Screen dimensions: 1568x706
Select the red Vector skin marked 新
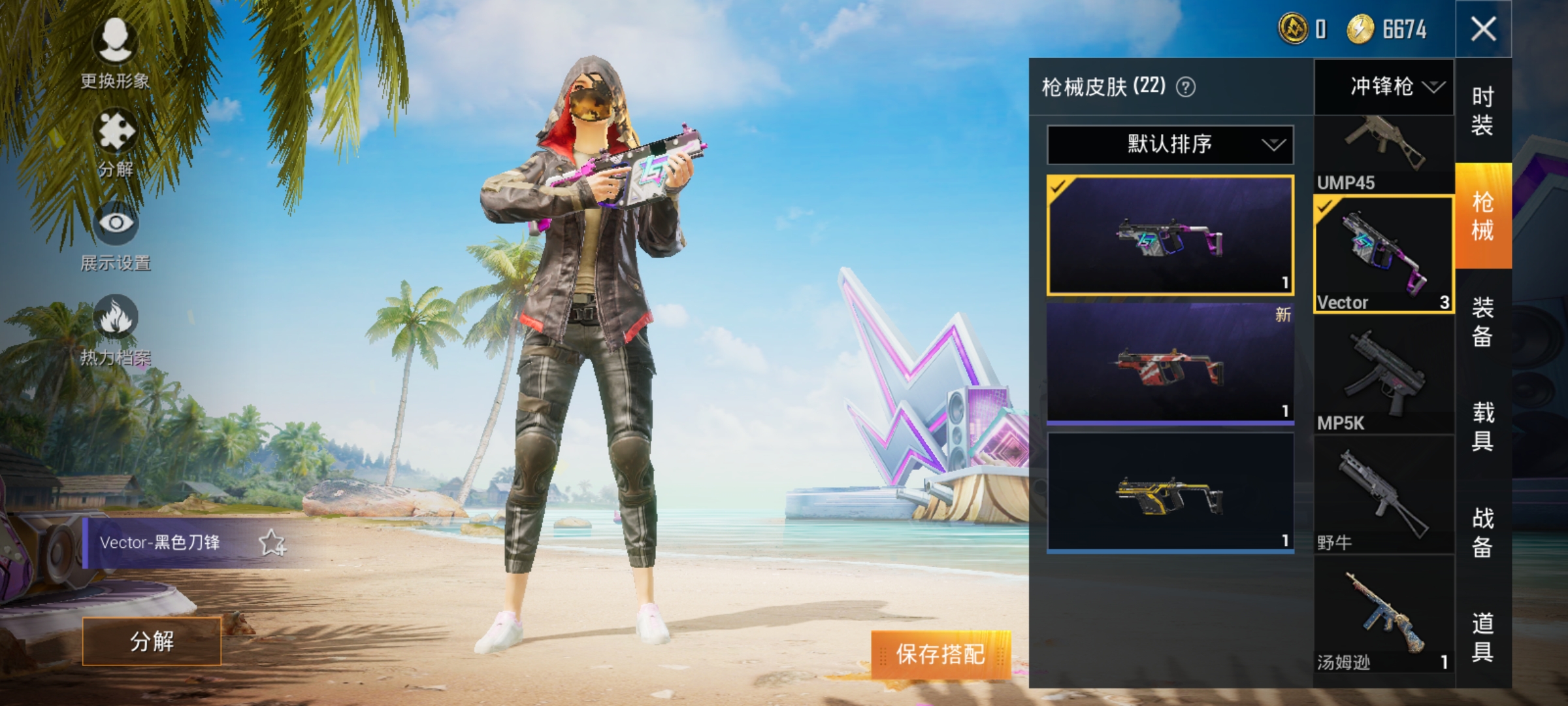pos(1169,363)
